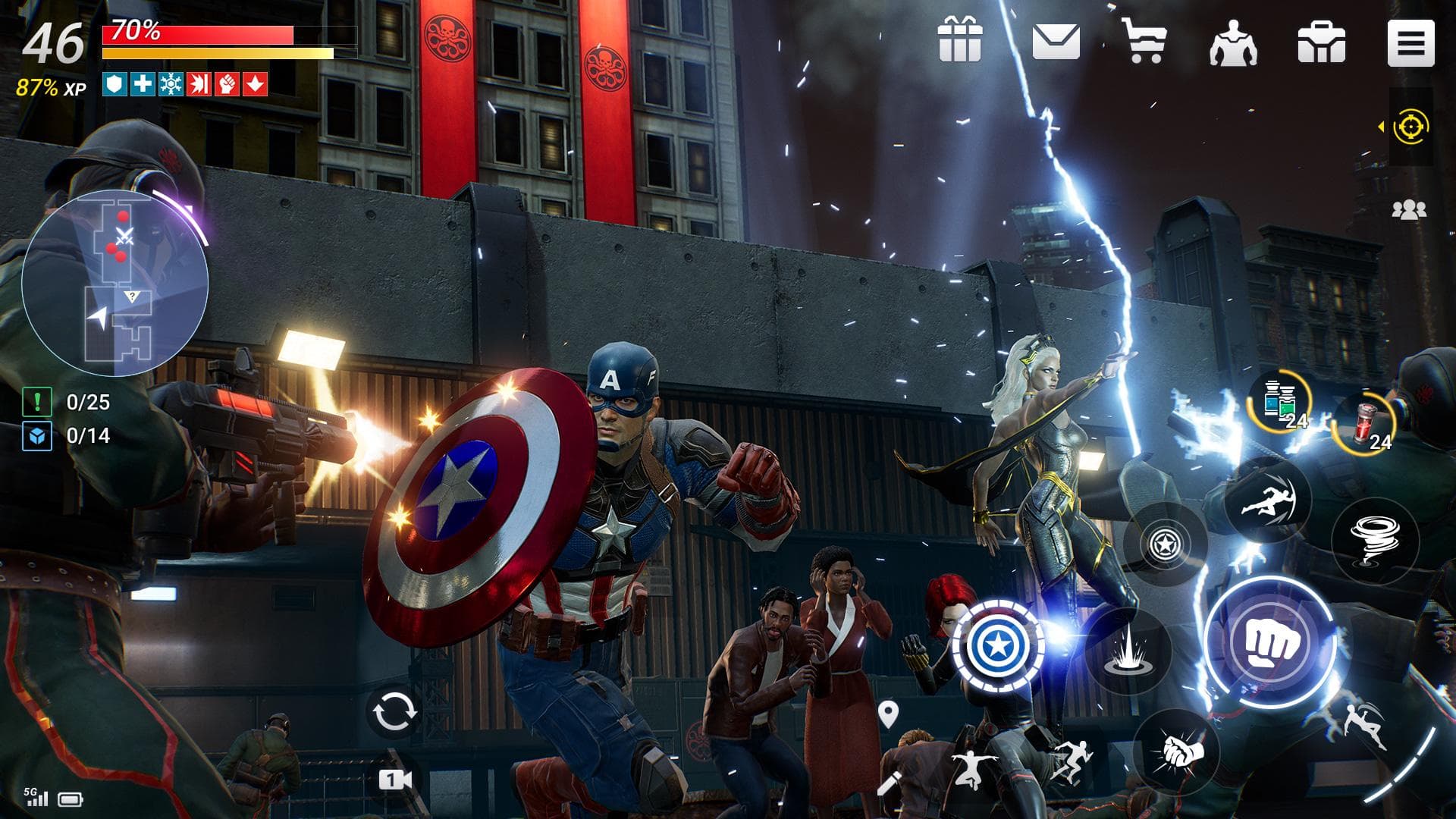Click the 70% red health bar
This screenshot has width=1456, height=819.
tap(197, 34)
